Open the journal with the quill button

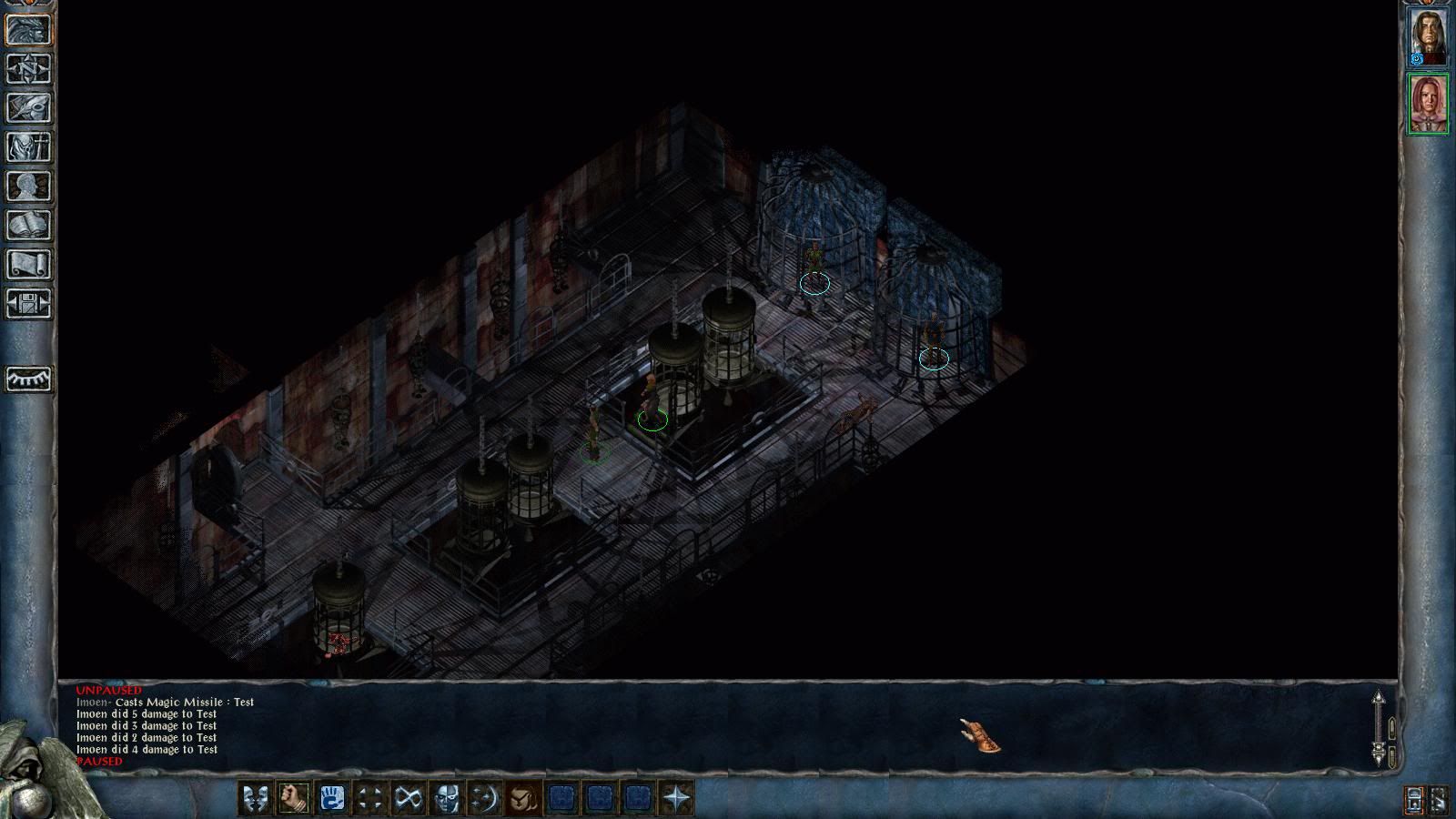[29, 108]
